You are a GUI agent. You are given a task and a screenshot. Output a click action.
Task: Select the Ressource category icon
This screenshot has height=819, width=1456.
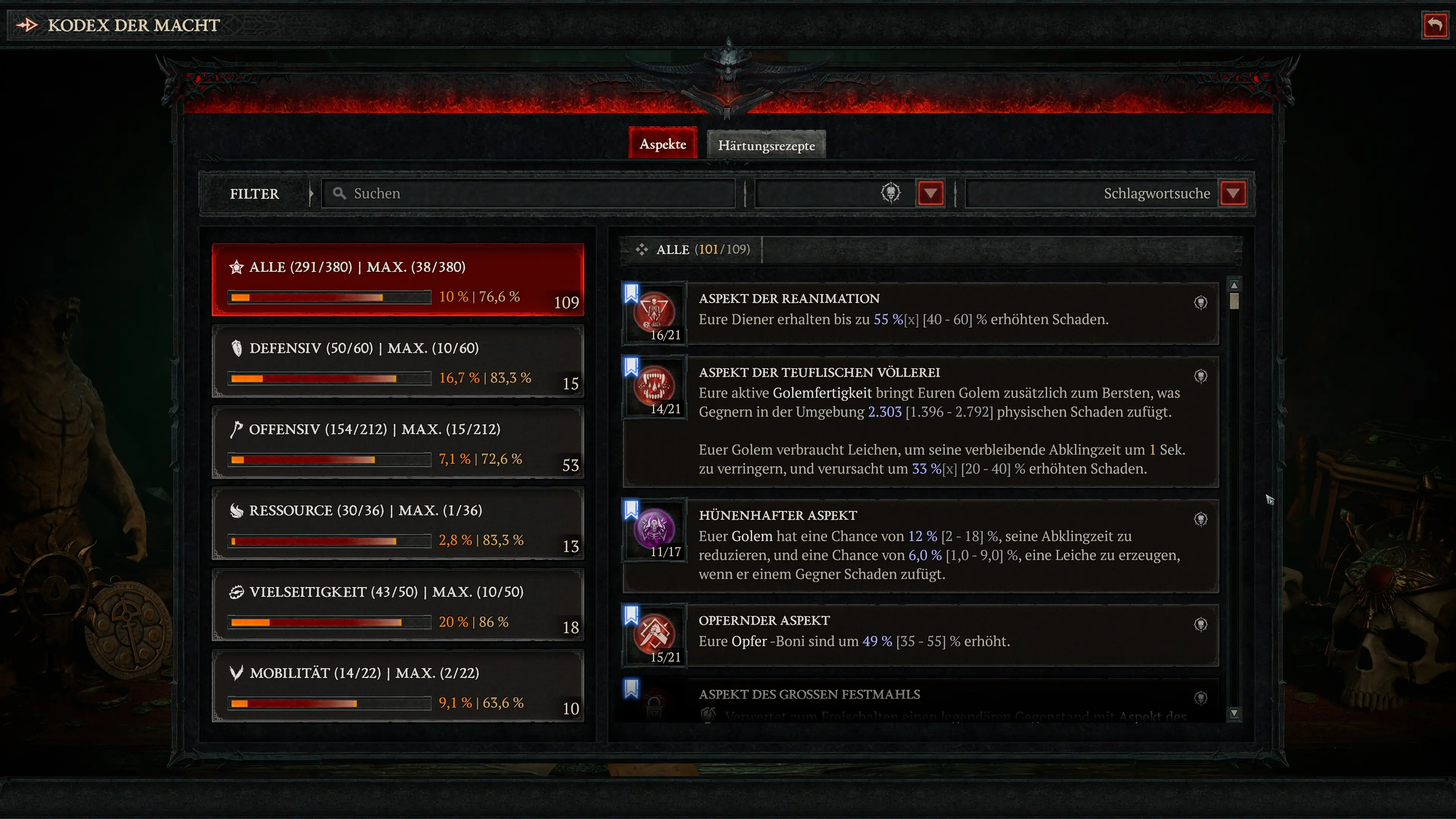tap(237, 510)
